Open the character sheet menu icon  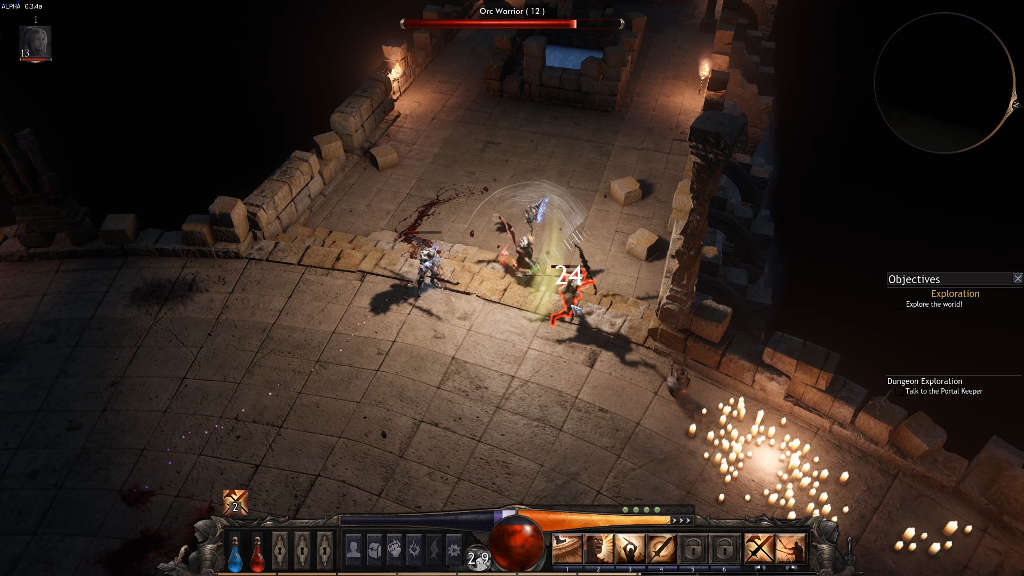(x=353, y=548)
